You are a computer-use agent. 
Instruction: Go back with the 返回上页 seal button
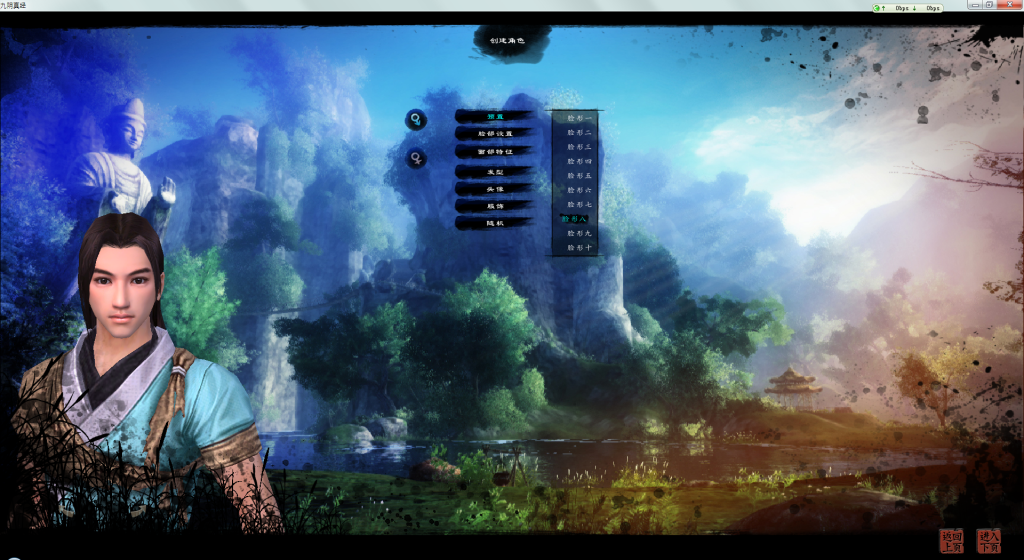(951, 541)
